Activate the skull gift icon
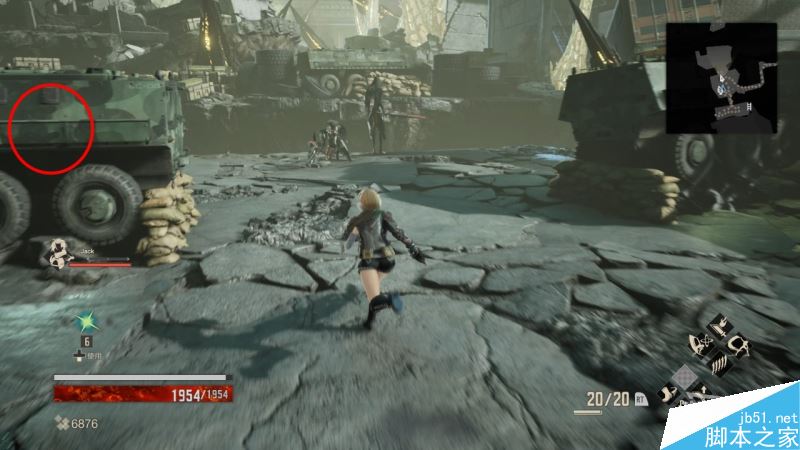The image size is (800, 450). pyautogui.click(x=739, y=346)
